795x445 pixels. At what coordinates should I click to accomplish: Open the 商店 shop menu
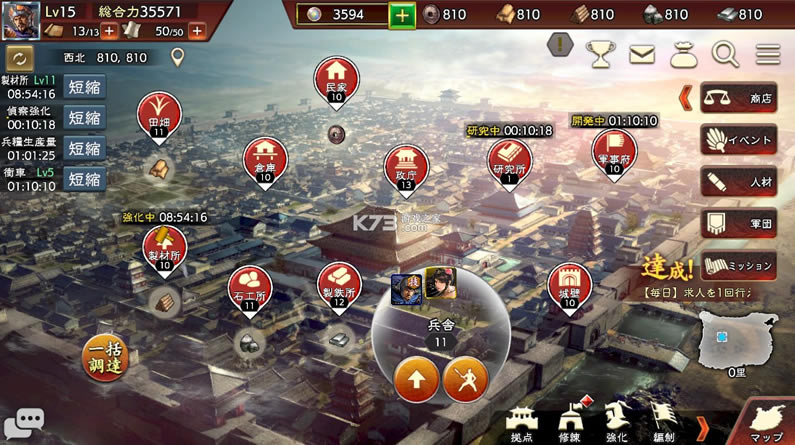coord(738,98)
